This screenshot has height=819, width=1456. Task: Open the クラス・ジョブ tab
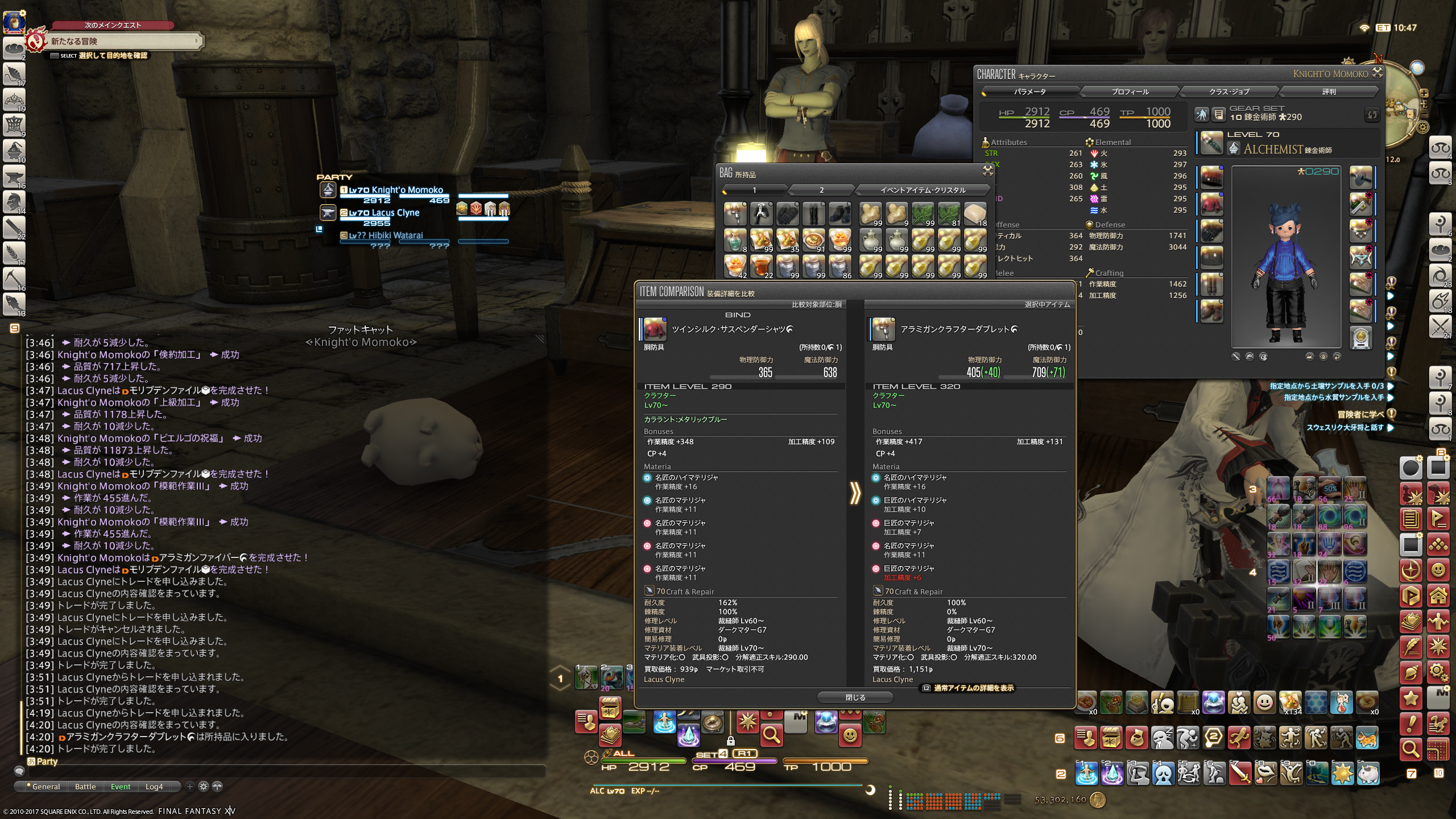[1229, 92]
